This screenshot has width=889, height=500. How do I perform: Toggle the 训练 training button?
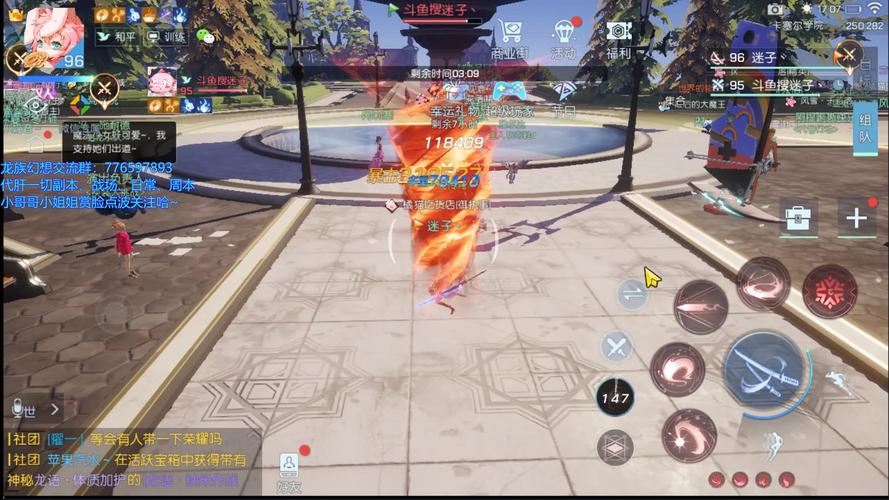point(166,37)
